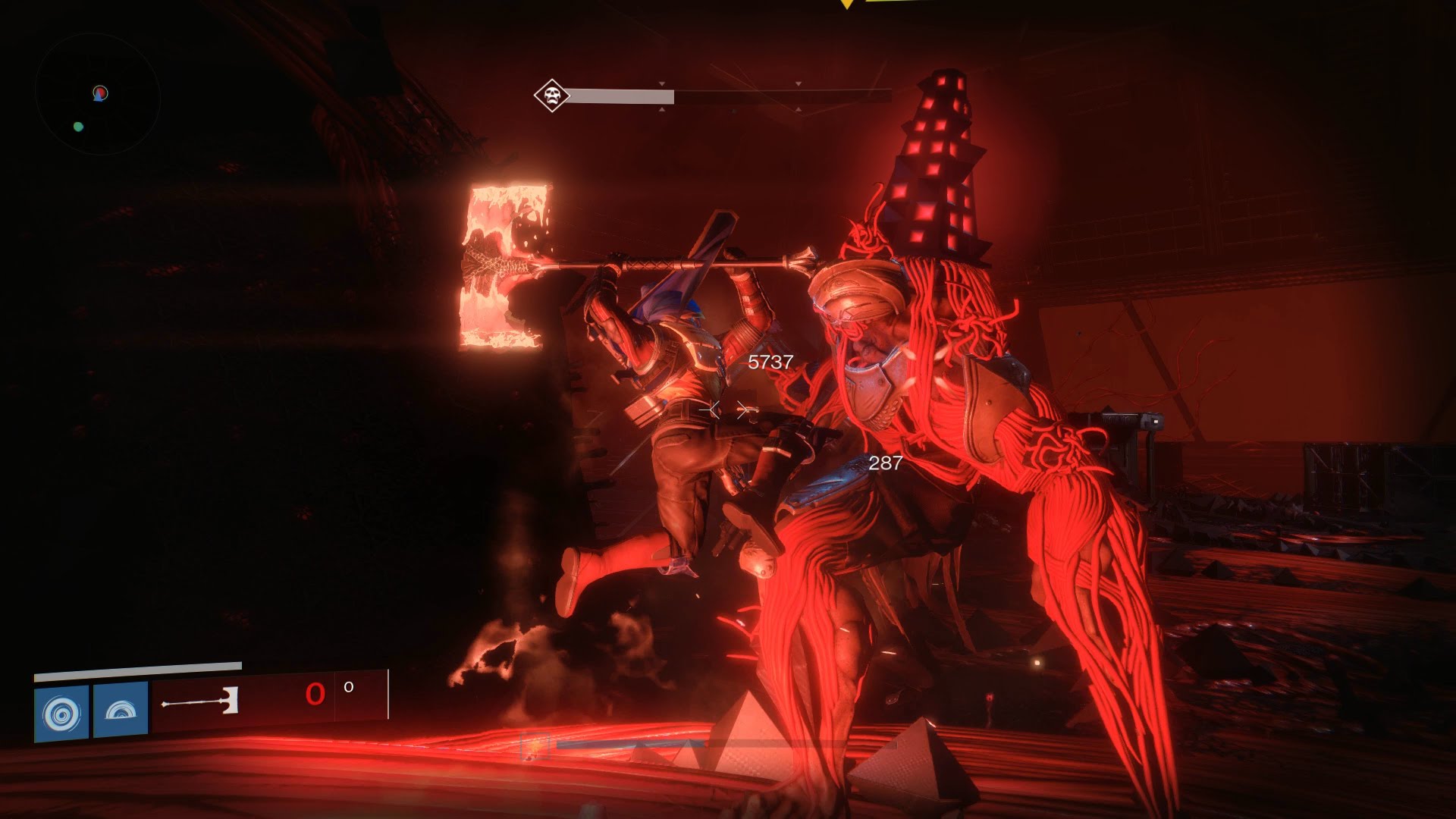Click the 287 damage number
1456x819 pixels.
point(884,463)
